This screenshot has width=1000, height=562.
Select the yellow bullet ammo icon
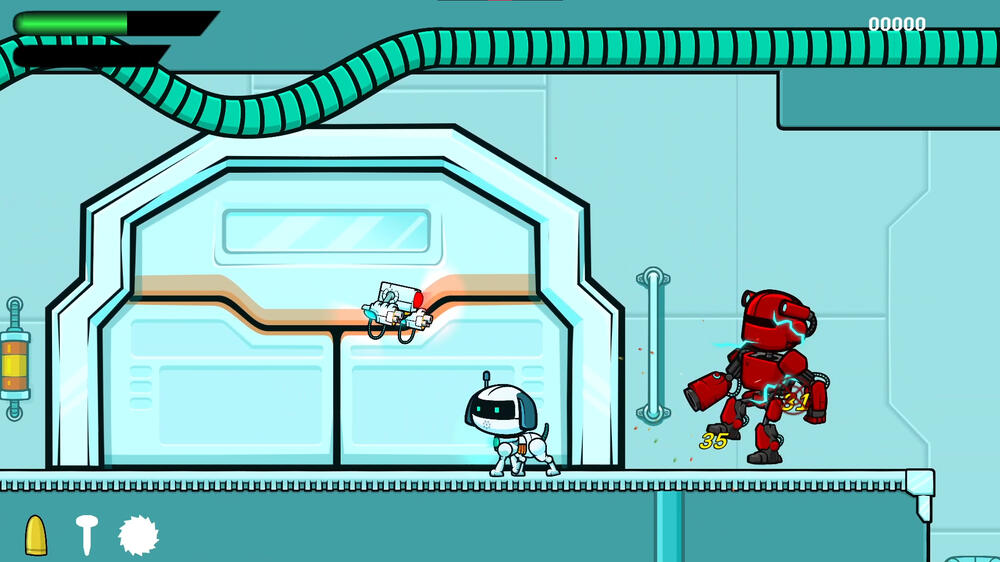coord(36,535)
